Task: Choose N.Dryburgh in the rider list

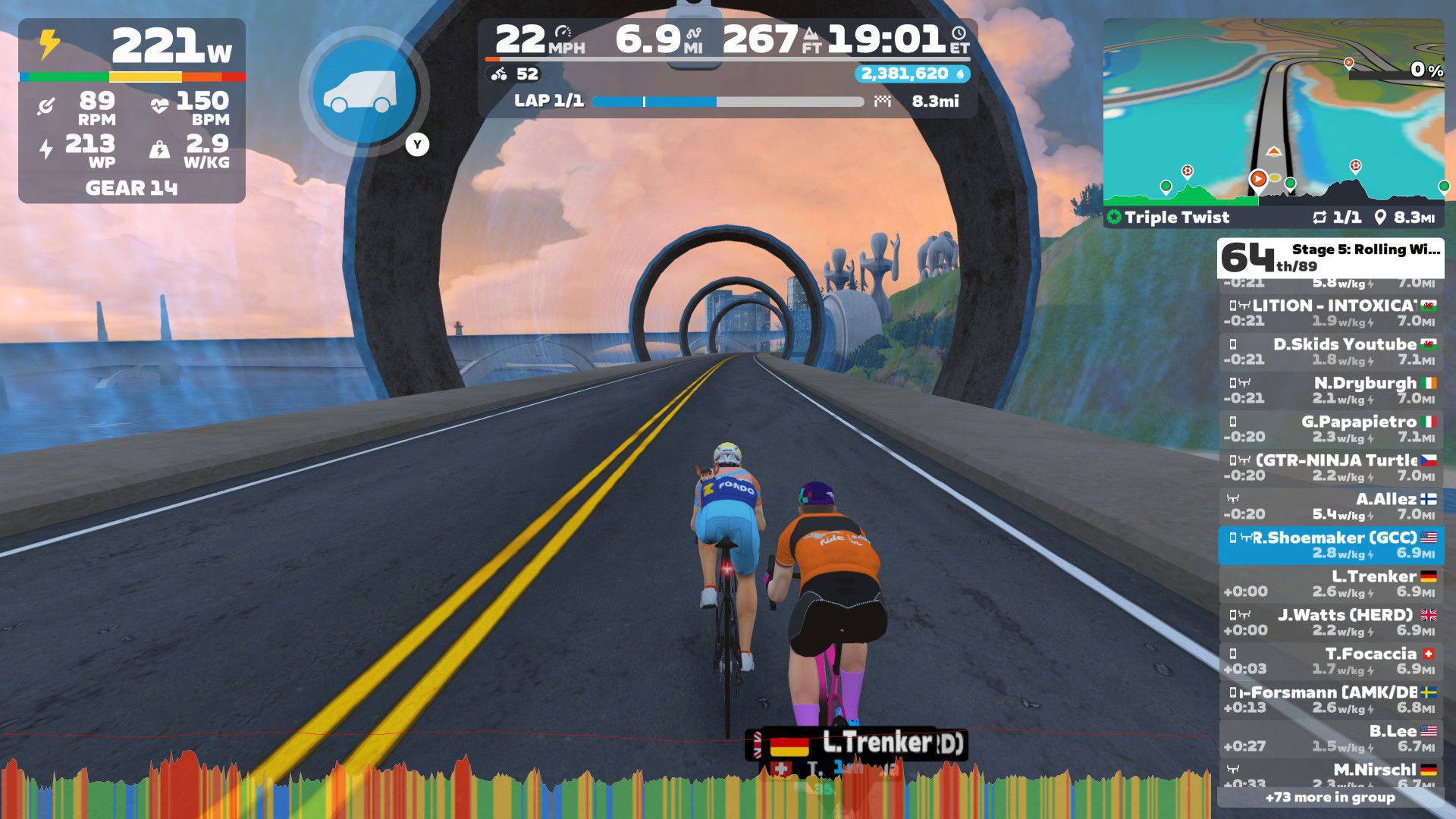Action: (x=1330, y=391)
